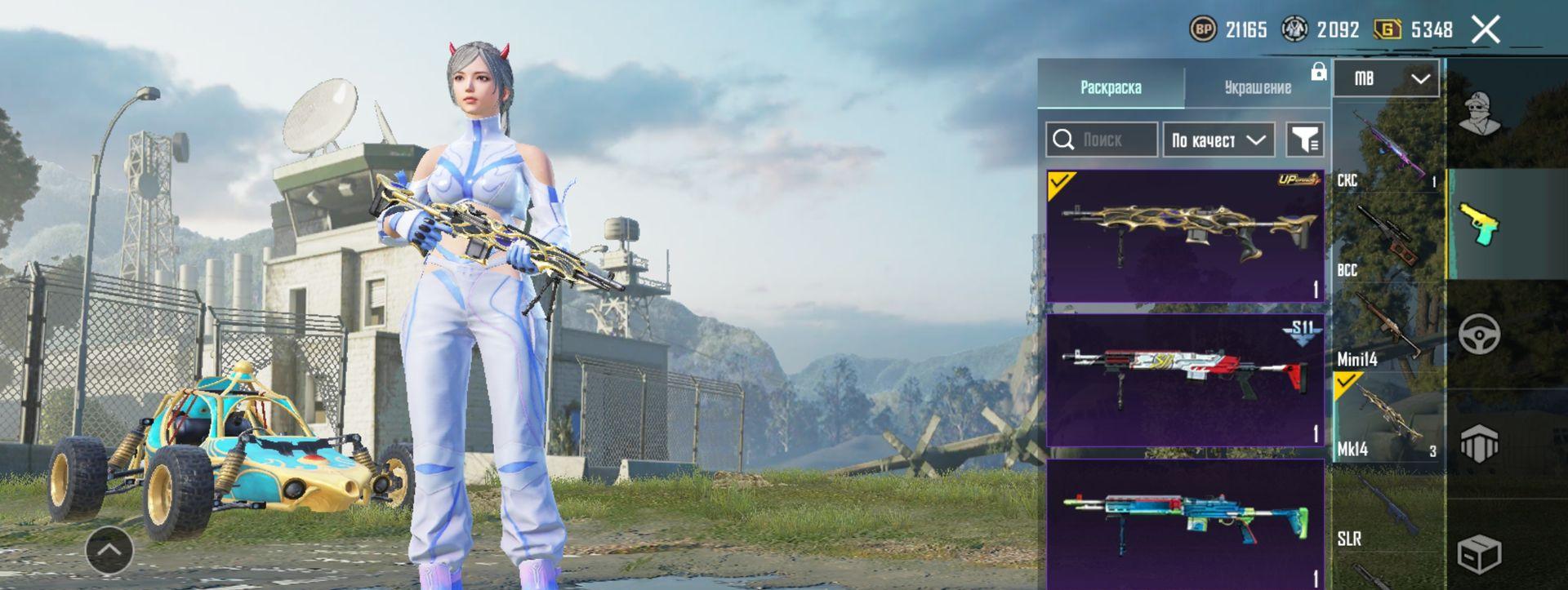
Task: Open the skin filter funnel button
Action: [x=1304, y=140]
